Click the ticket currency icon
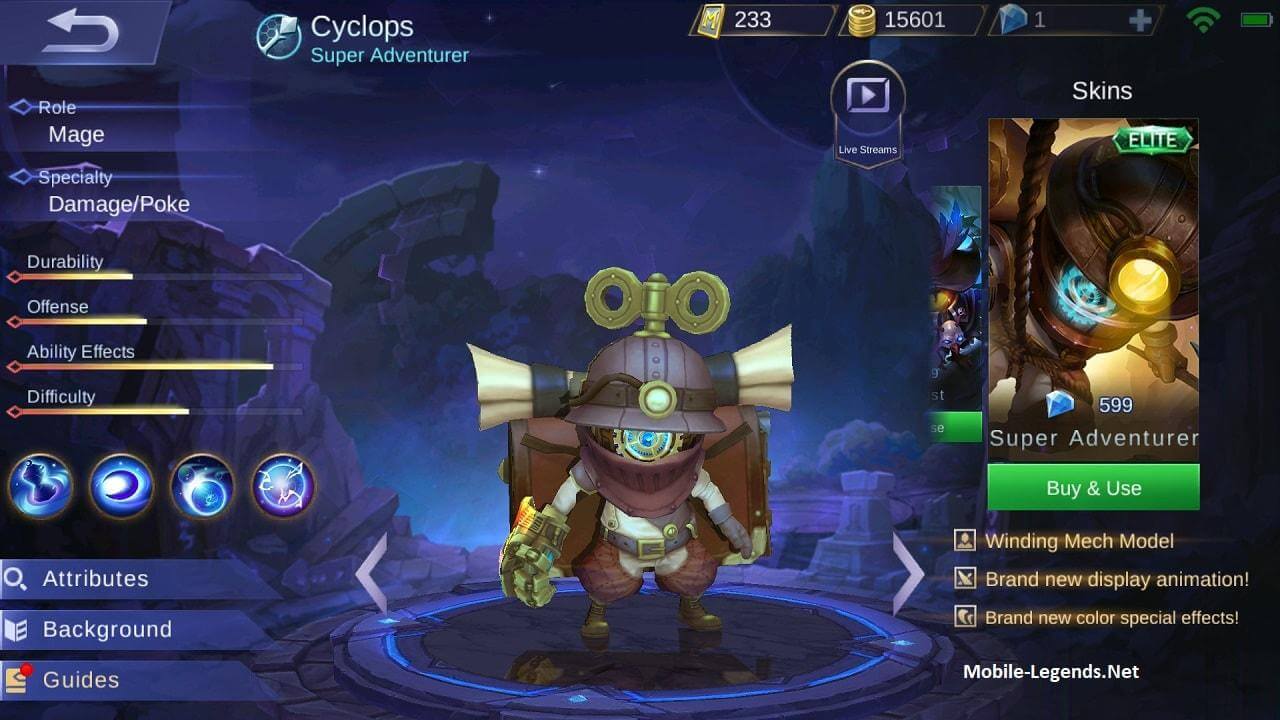 (x=712, y=20)
